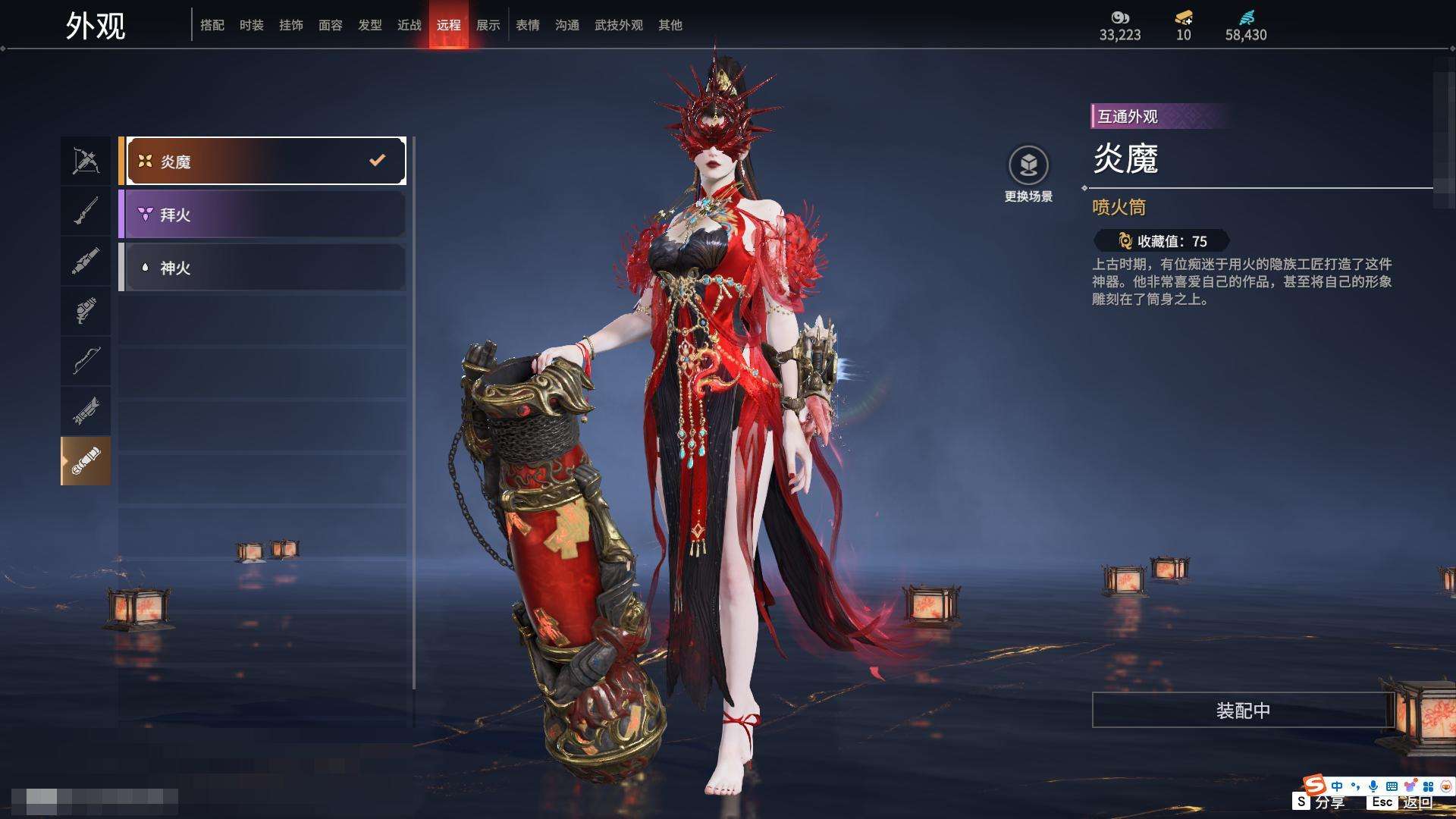This screenshot has width=1456, height=819.
Task: Select the 神火 skin entry
Action: pos(262,268)
